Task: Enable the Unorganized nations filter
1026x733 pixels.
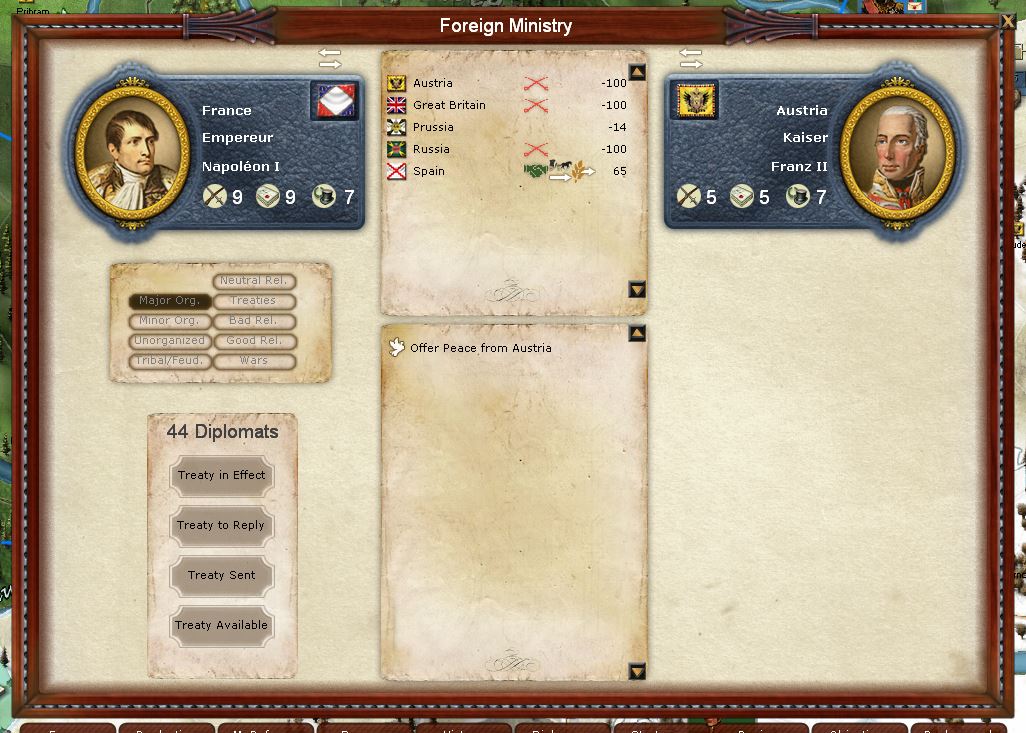Action: pyautogui.click(x=170, y=341)
